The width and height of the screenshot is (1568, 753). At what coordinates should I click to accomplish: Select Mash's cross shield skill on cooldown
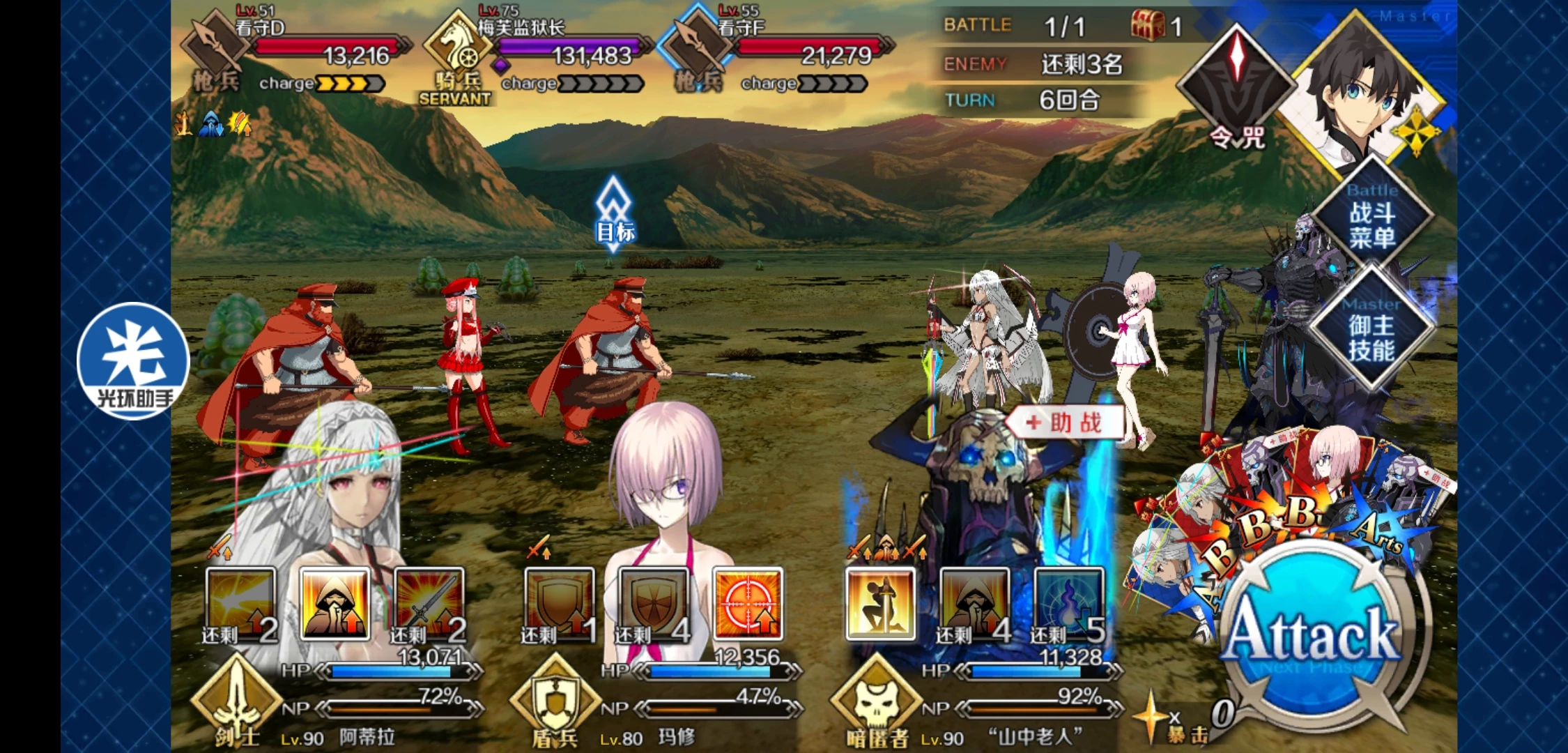(653, 604)
